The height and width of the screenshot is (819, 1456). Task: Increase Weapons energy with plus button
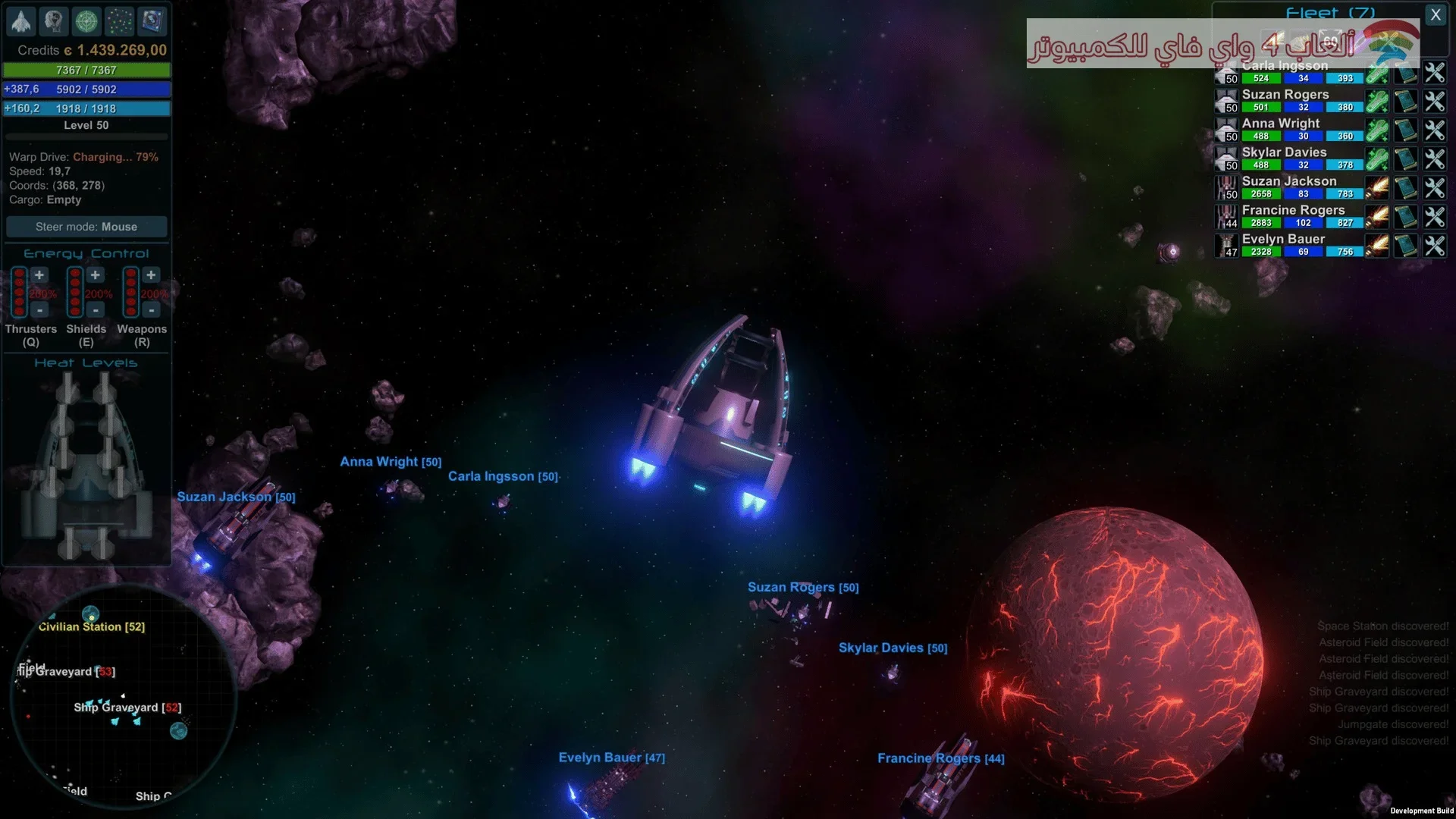pos(151,275)
